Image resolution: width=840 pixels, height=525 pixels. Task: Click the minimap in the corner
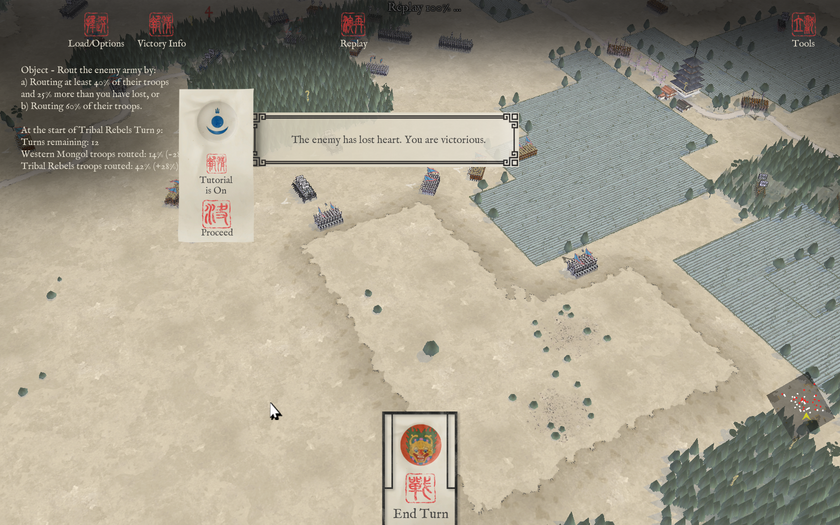[x=803, y=405]
